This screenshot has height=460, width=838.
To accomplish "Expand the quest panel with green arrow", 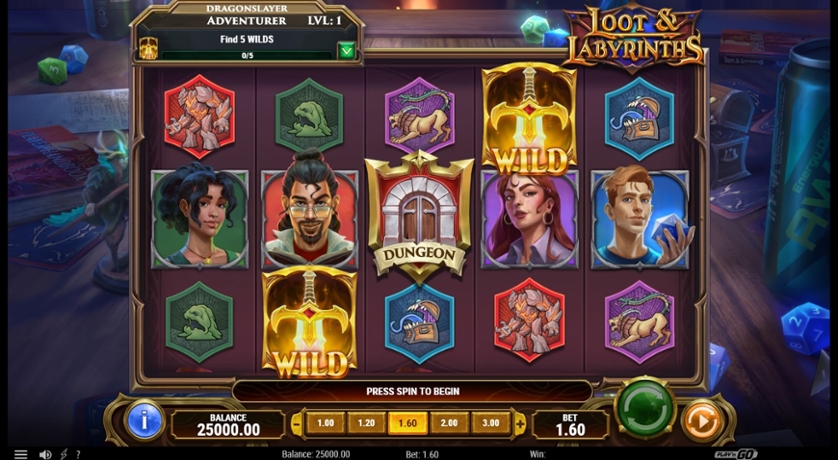I will pyautogui.click(x=346, y=50).
